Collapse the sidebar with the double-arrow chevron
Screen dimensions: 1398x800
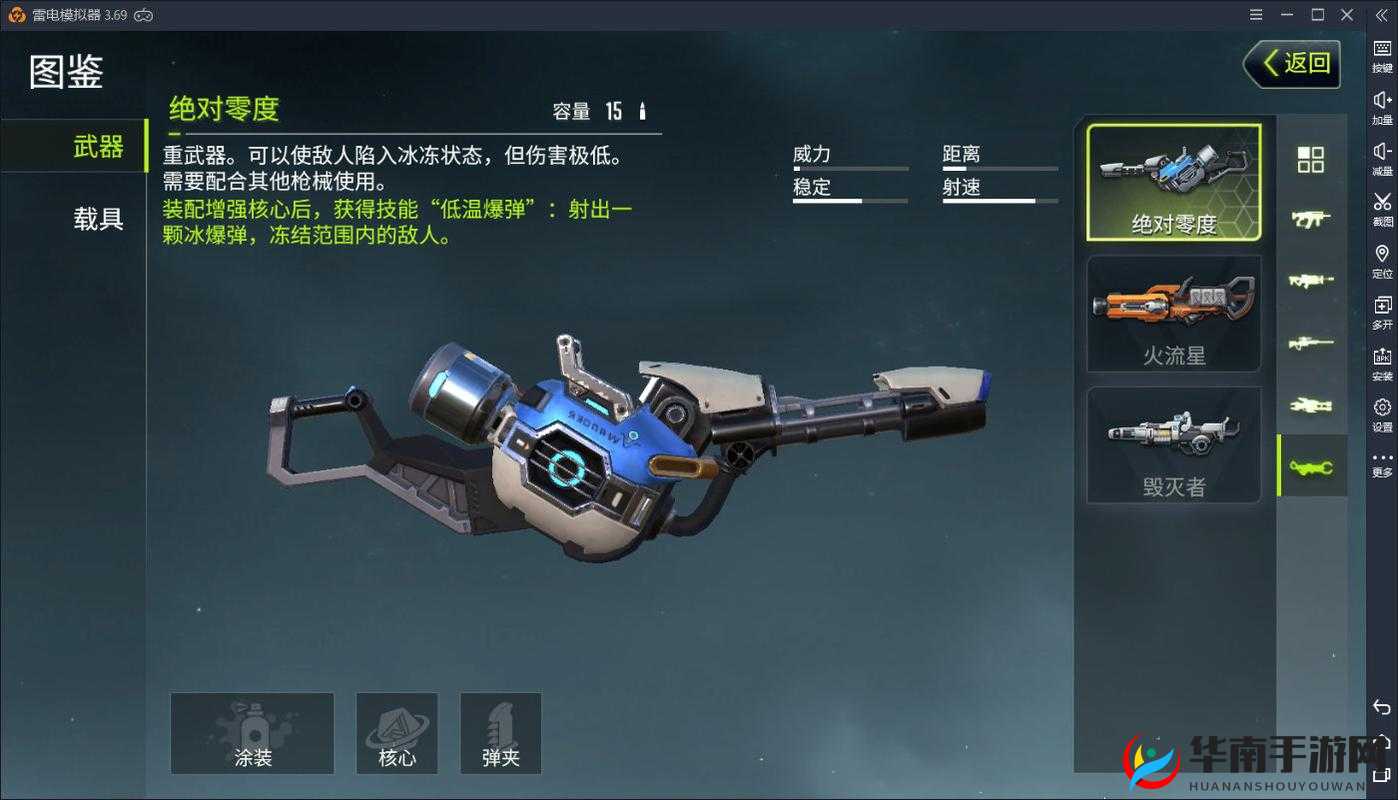pos(1382,14)
